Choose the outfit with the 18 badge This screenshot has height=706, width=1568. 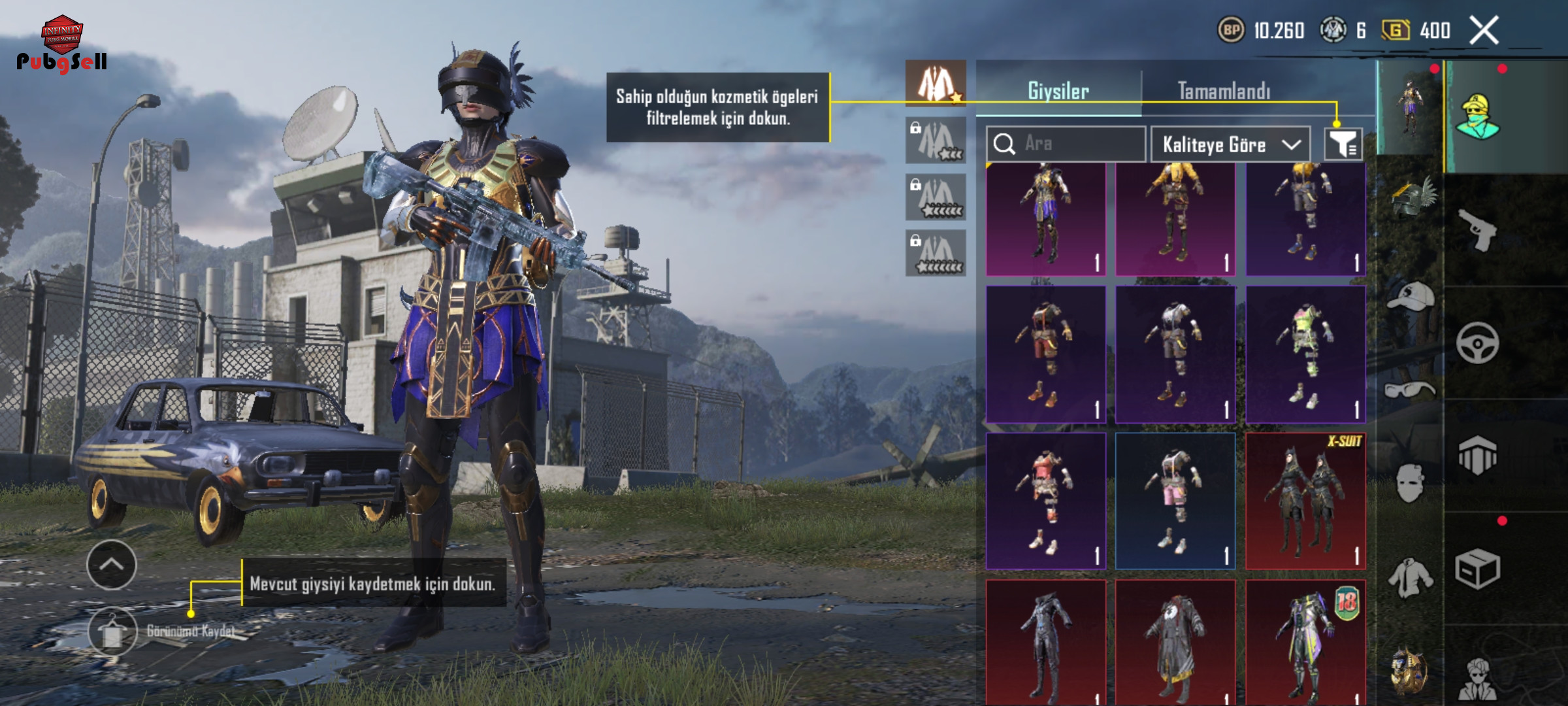[x=1305, y=642]
